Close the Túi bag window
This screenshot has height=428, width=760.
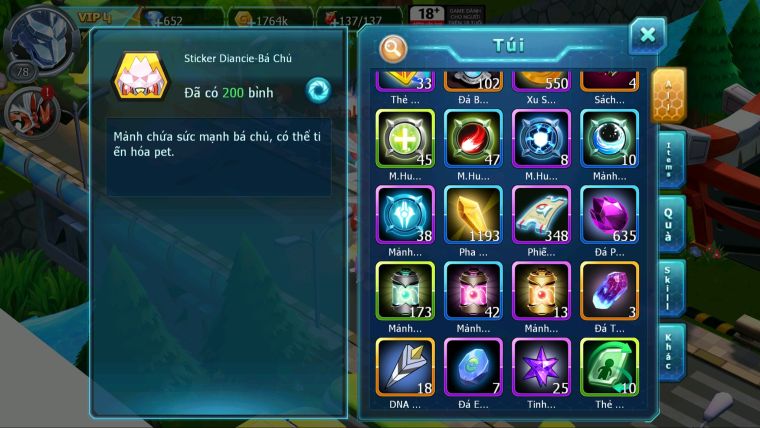click(x=647, y=36)
